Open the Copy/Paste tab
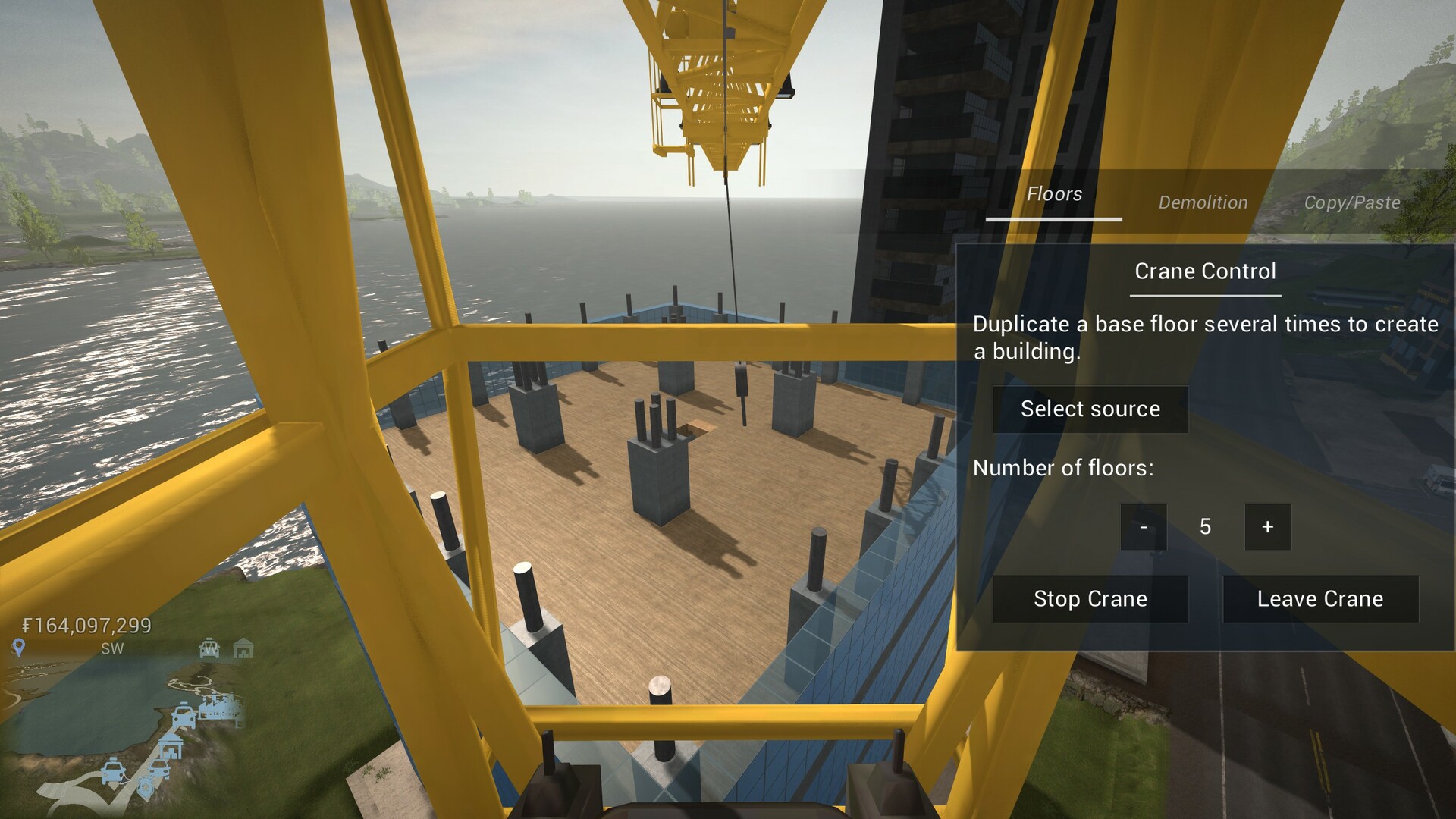This screenshot has height=819, width=1456. coord(1352,202)
